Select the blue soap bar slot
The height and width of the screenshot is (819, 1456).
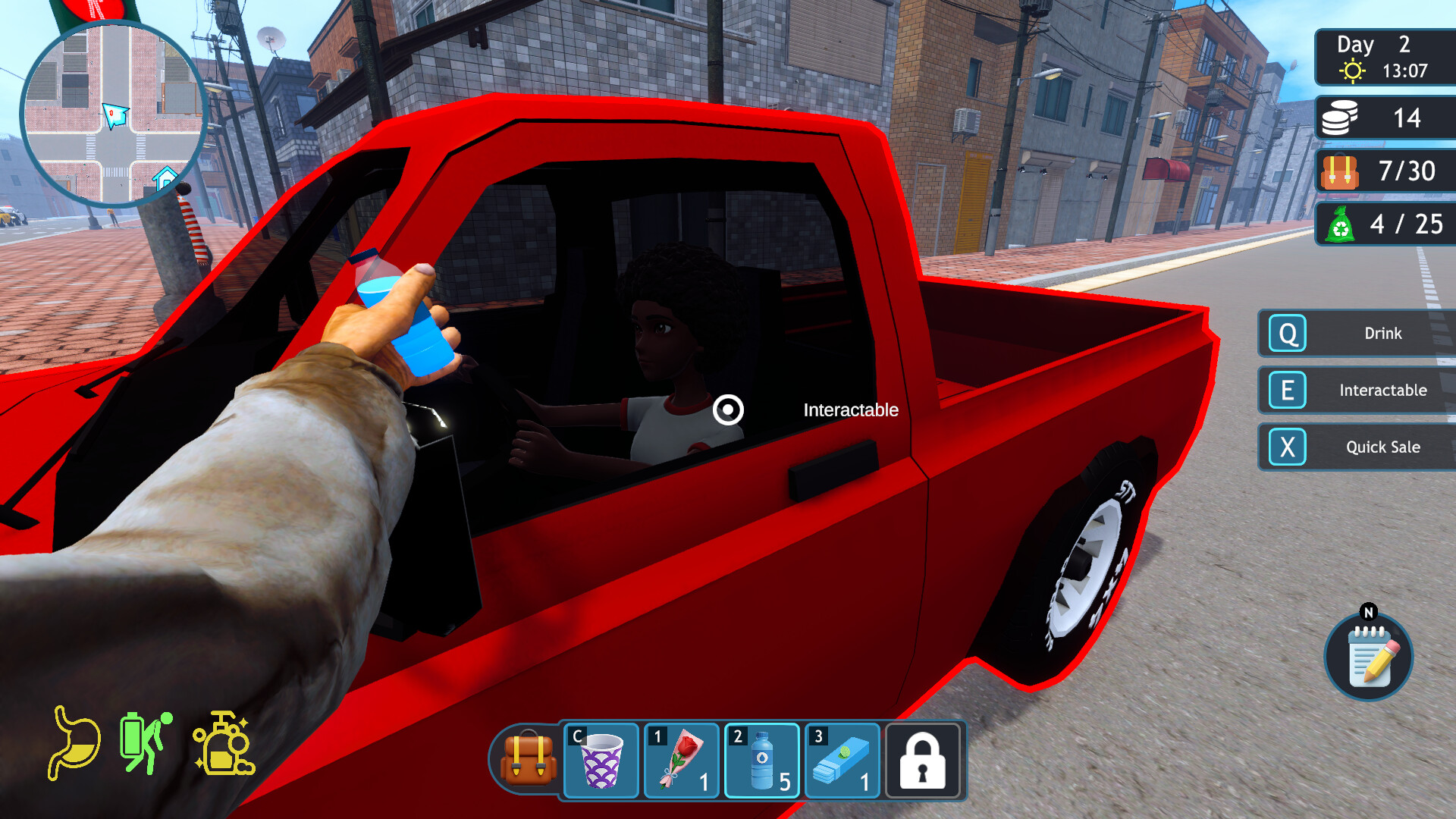click(843, 760)
